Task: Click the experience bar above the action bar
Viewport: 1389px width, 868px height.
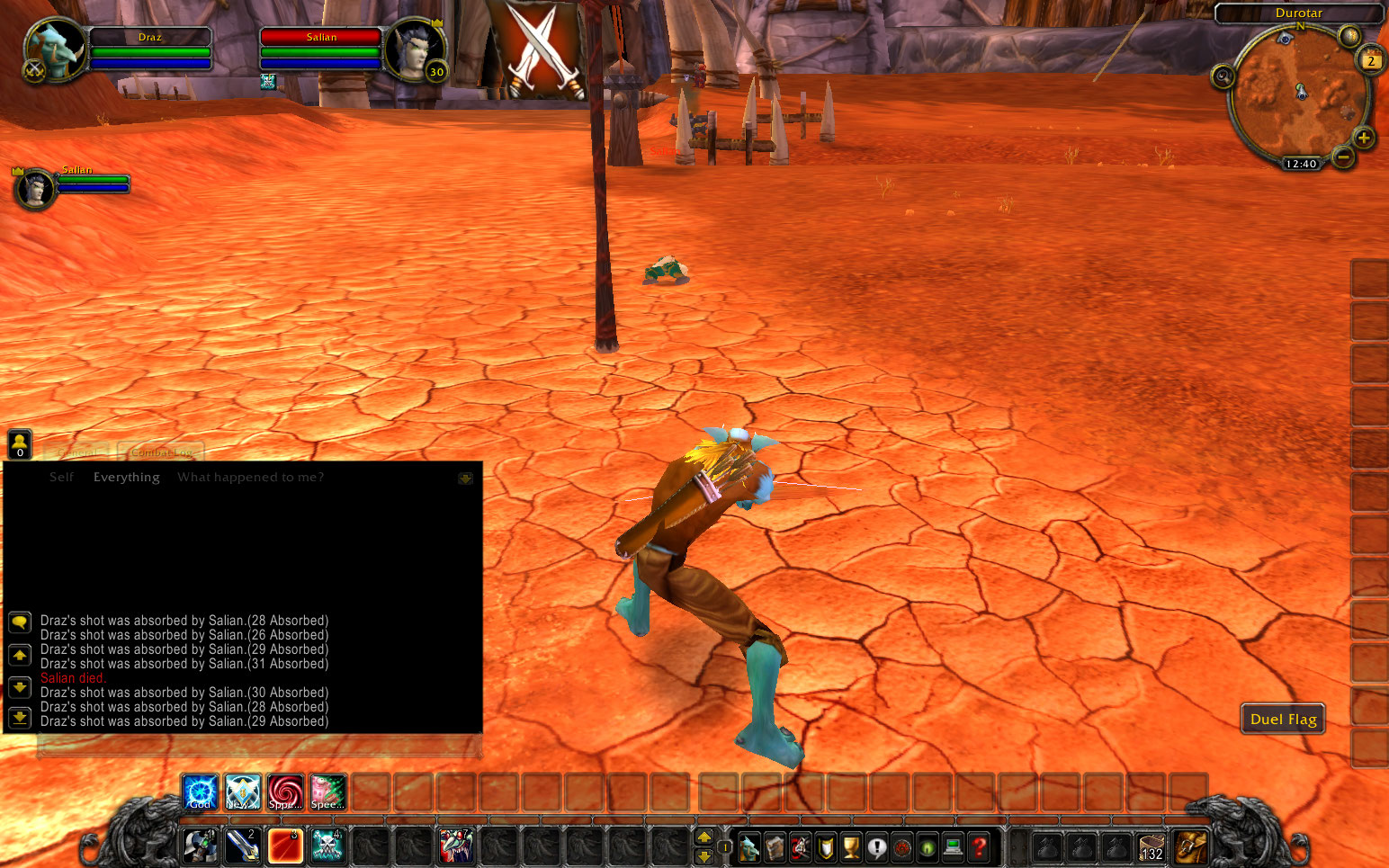Action: pos(693,819)
